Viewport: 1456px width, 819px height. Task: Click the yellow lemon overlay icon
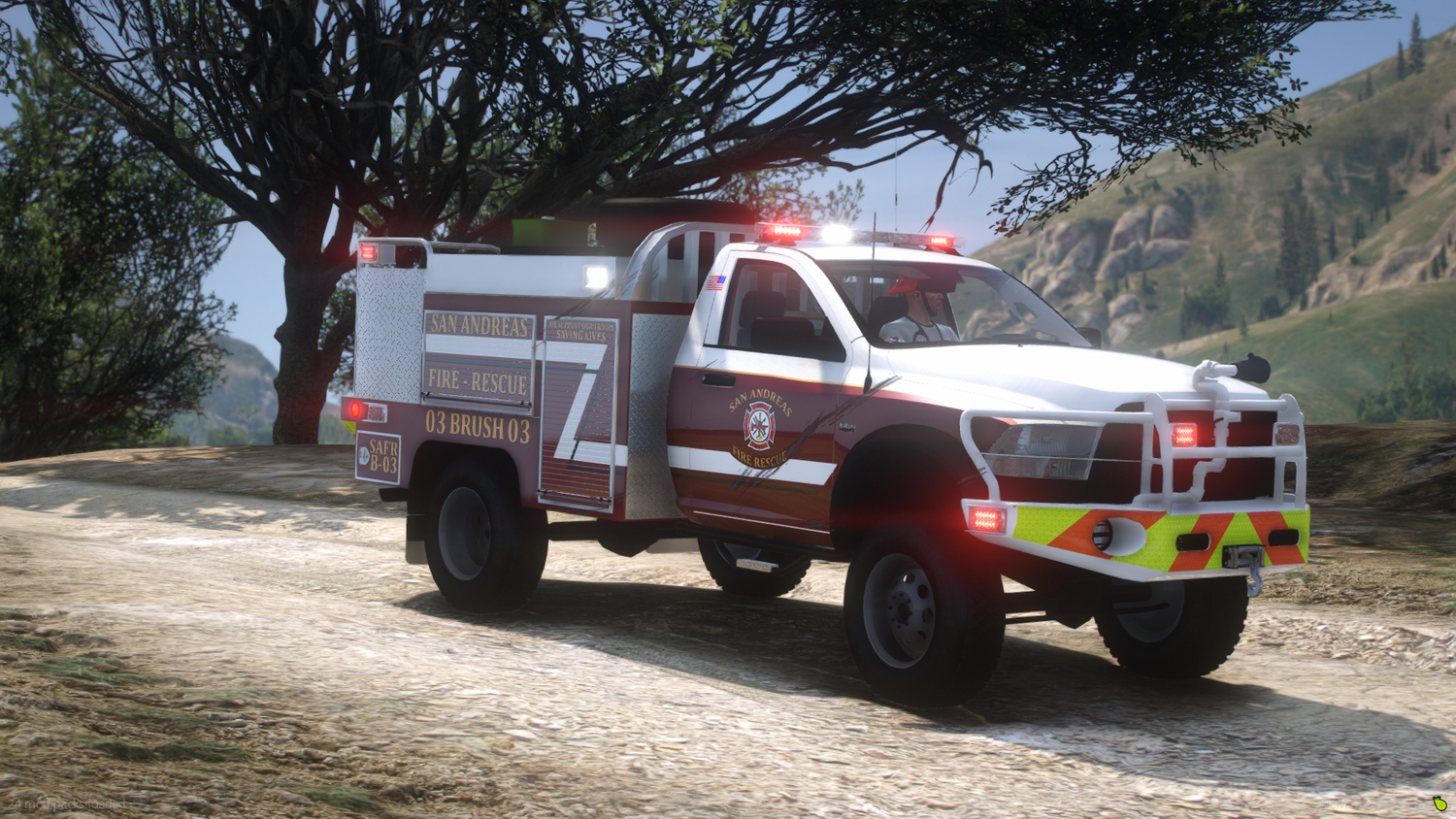click(1439, 803)
